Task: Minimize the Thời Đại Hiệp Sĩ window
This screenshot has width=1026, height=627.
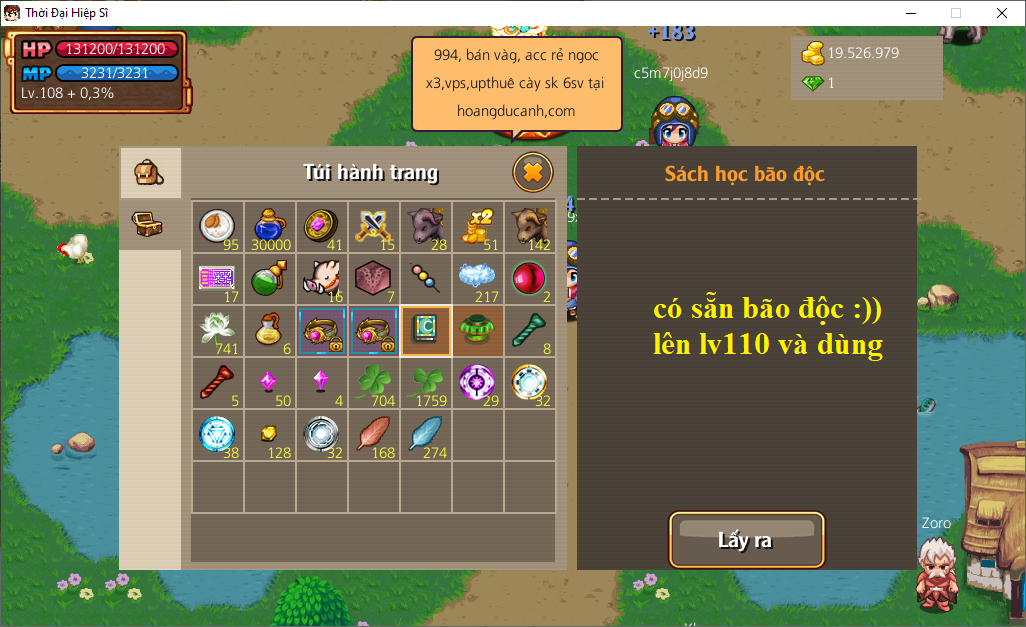Action: [910, 13]
